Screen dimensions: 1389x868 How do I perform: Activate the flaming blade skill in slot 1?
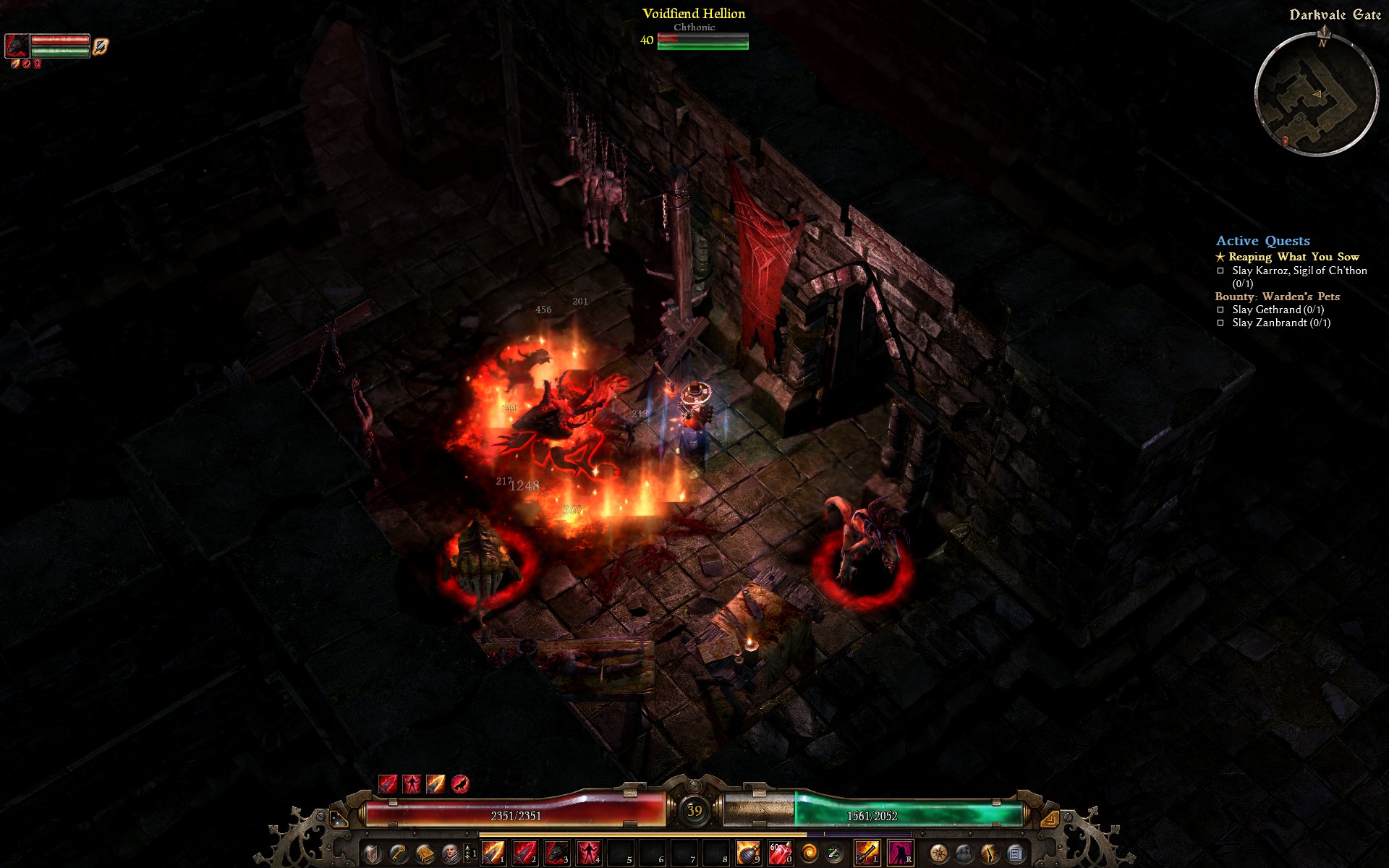point(493,853)
